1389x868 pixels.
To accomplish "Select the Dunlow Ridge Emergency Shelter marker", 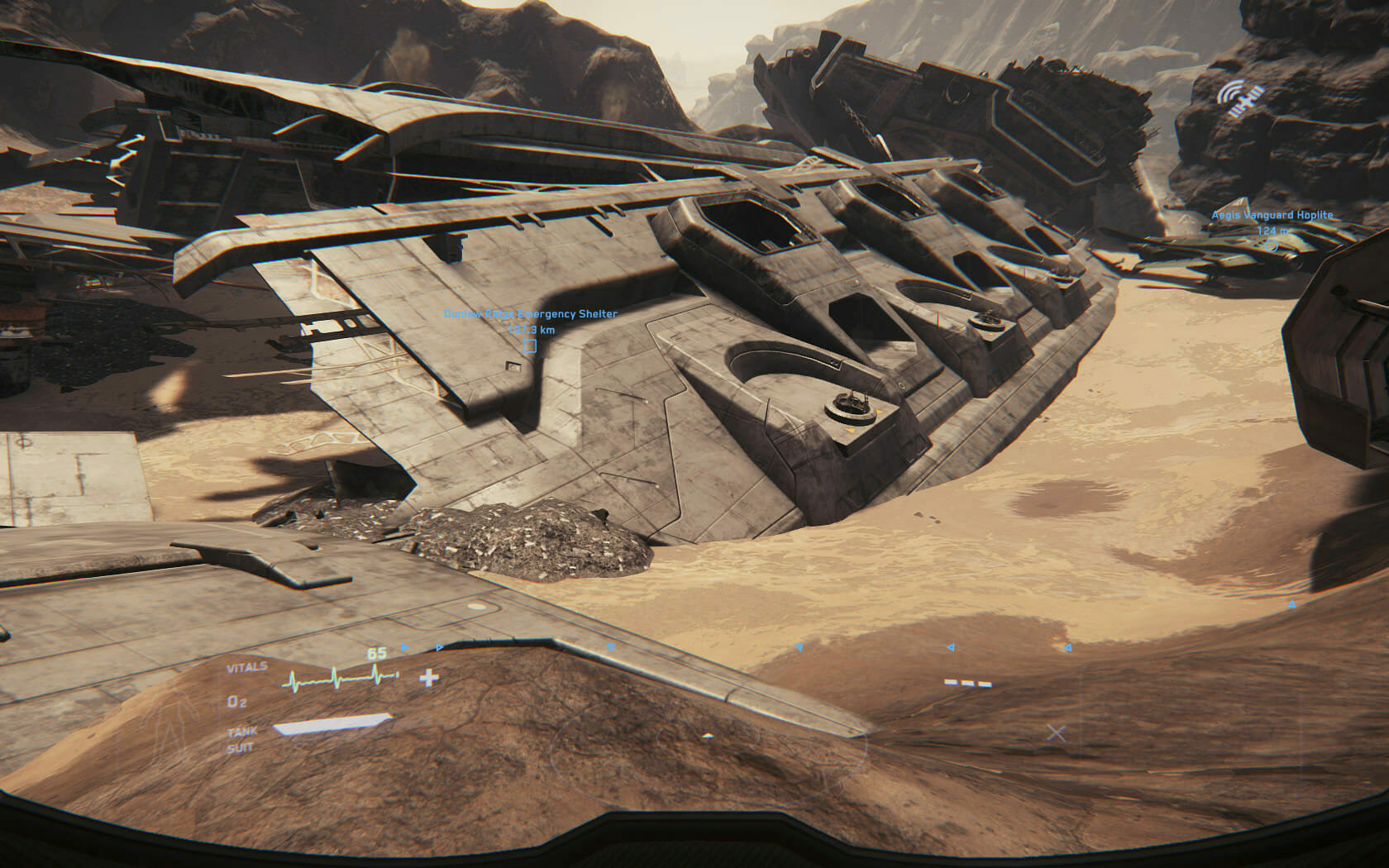I will 530,346.
